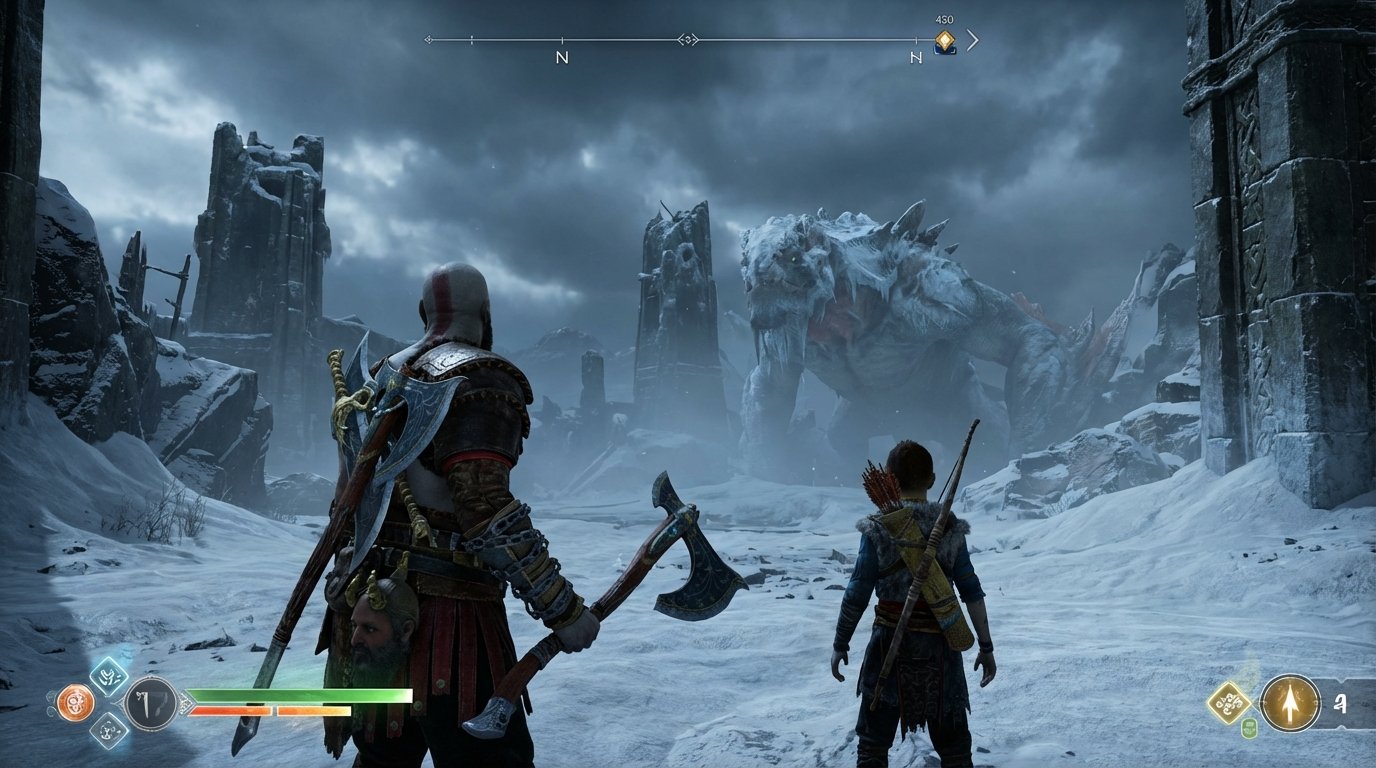Click the arrow count number three

(x=1341, y=704)
